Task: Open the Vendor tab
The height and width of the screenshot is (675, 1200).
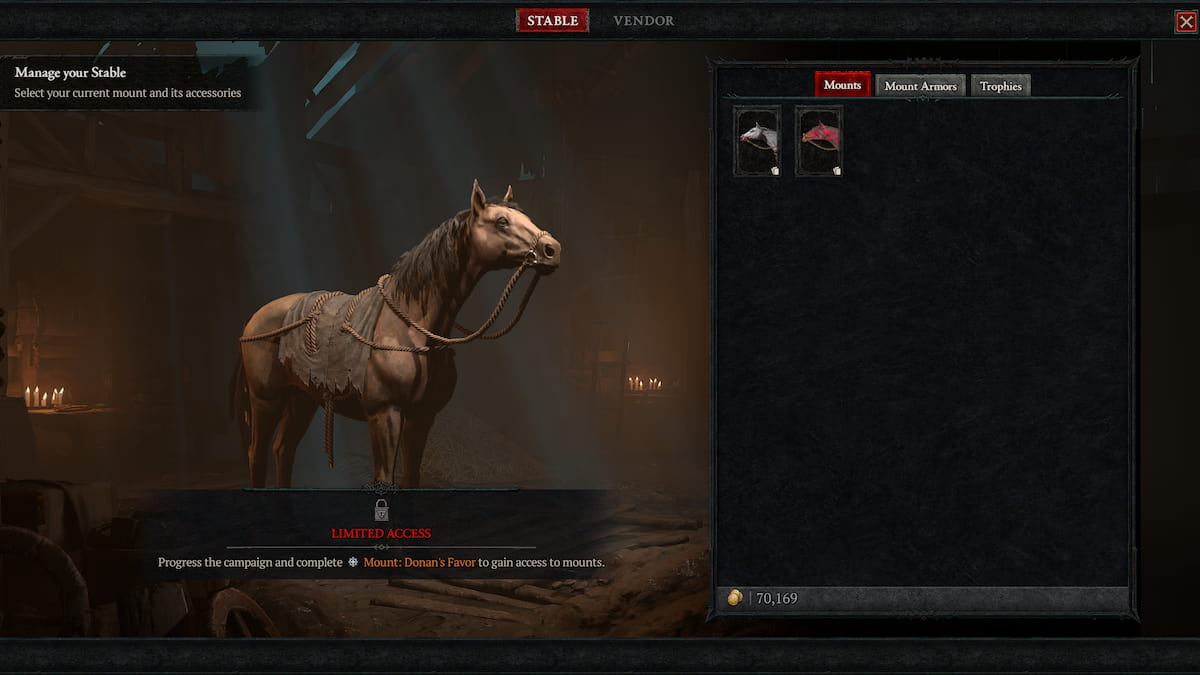Action: (643, 21)
